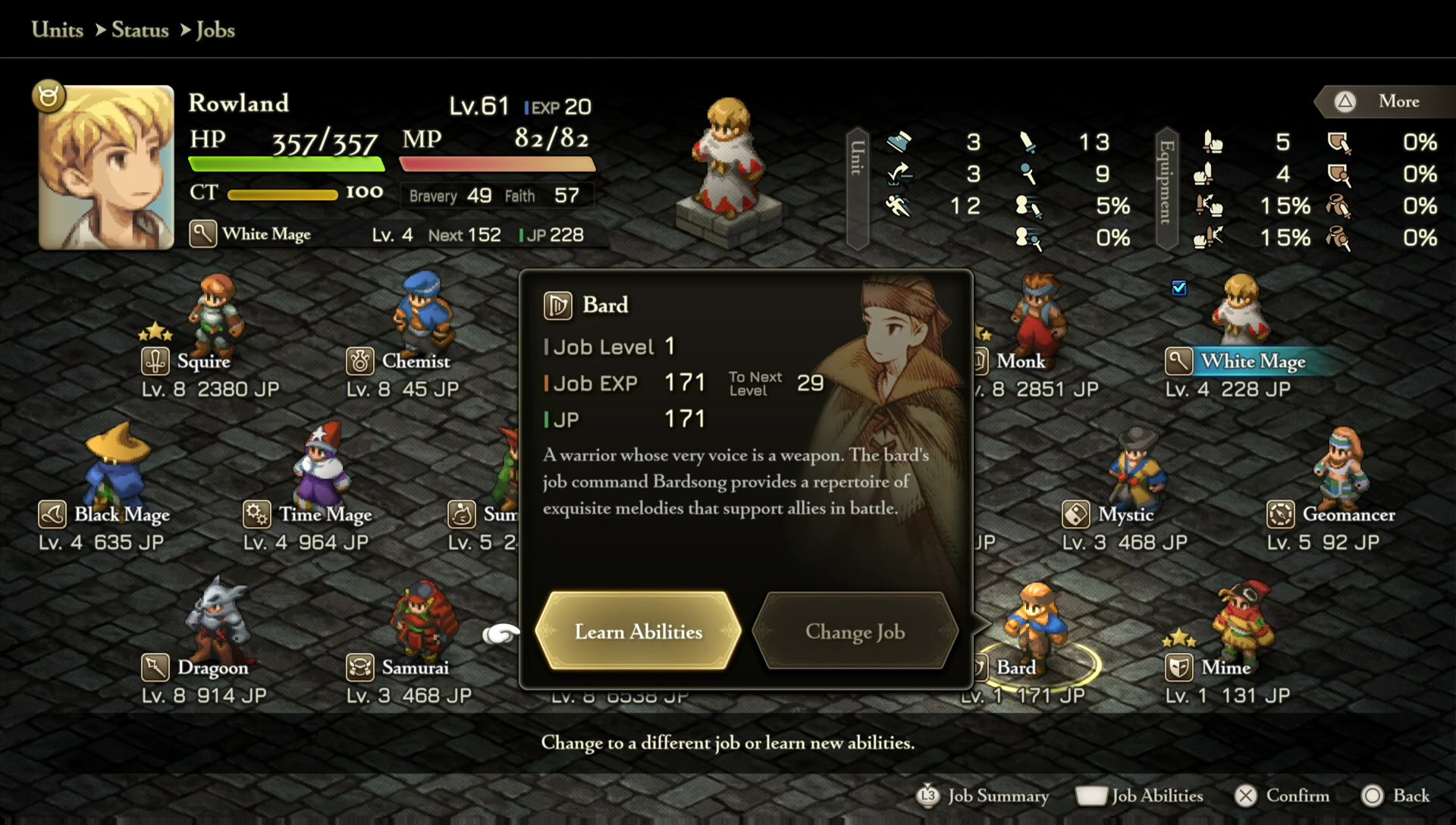This screenshot has height=825, width=1456.
Task: Return to Status in breadcrumb
Action: [x=140, y=30]
